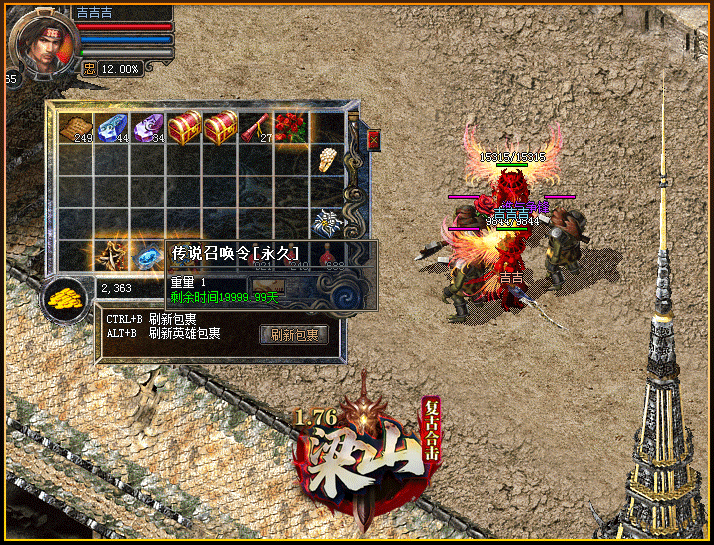Click the 刷新包裹 refresh bag button

tap(294, 335)
